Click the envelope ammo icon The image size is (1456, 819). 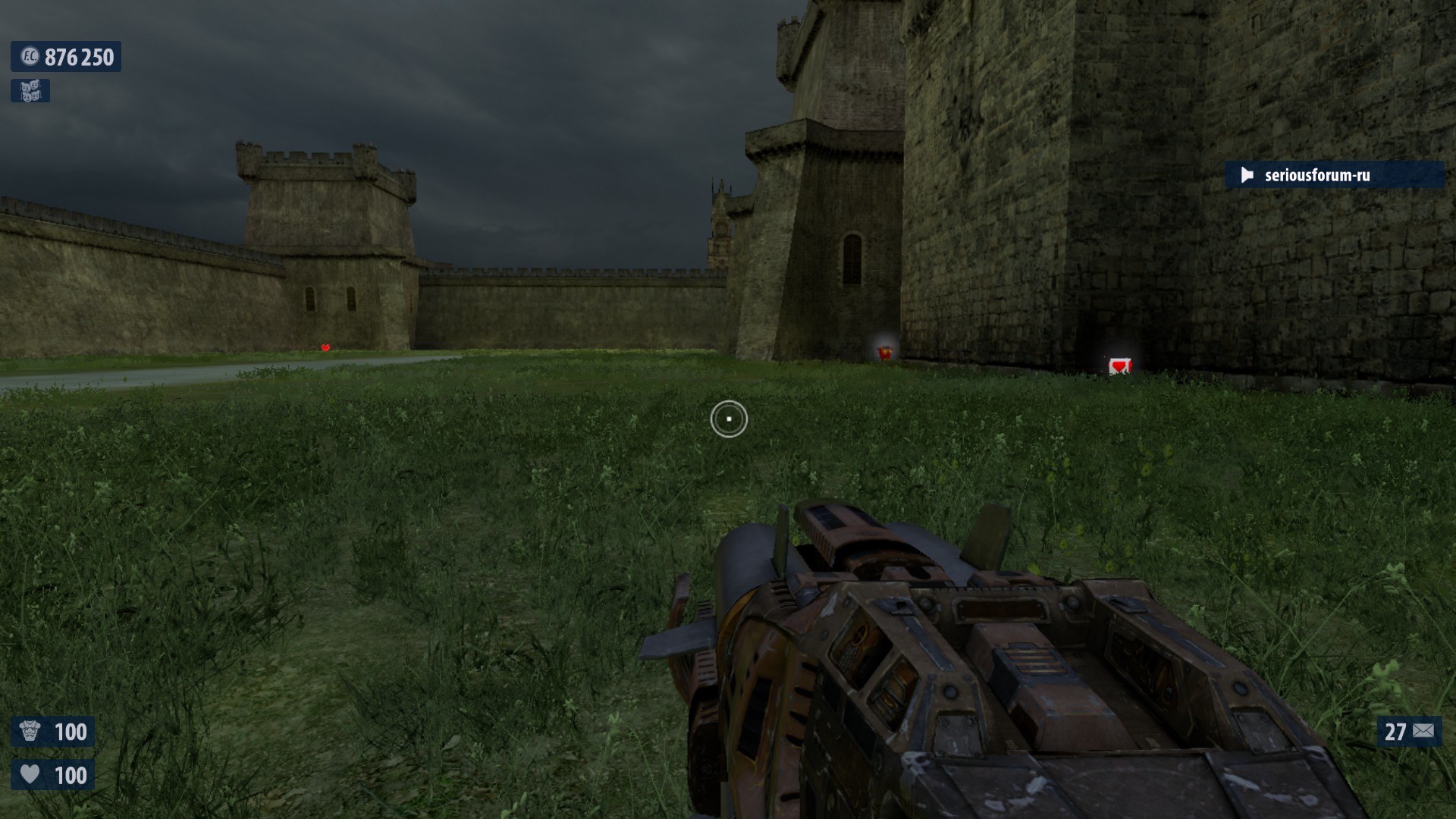(1423, 731)
